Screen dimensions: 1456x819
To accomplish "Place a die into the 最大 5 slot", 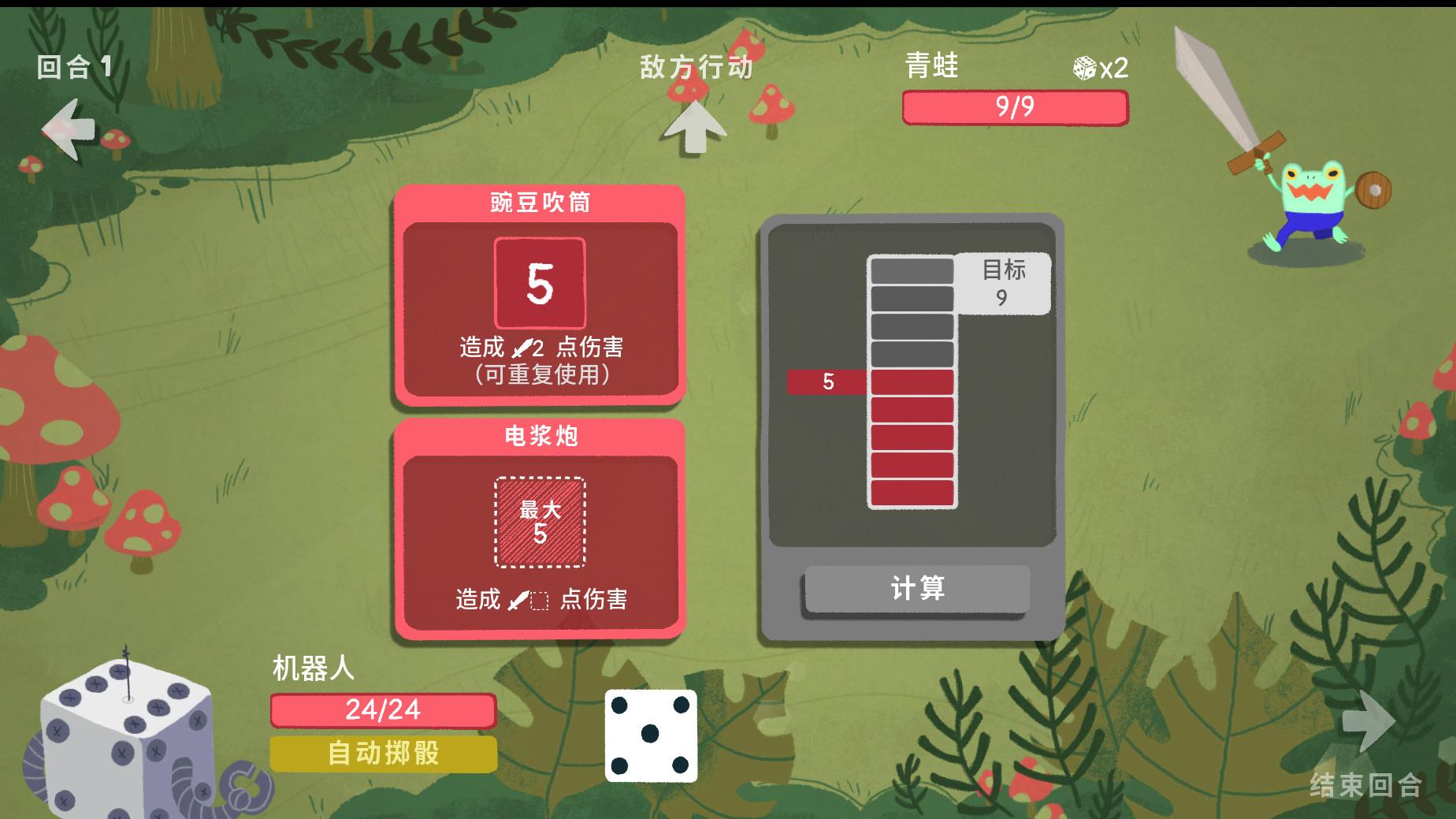I will point(540,523).
